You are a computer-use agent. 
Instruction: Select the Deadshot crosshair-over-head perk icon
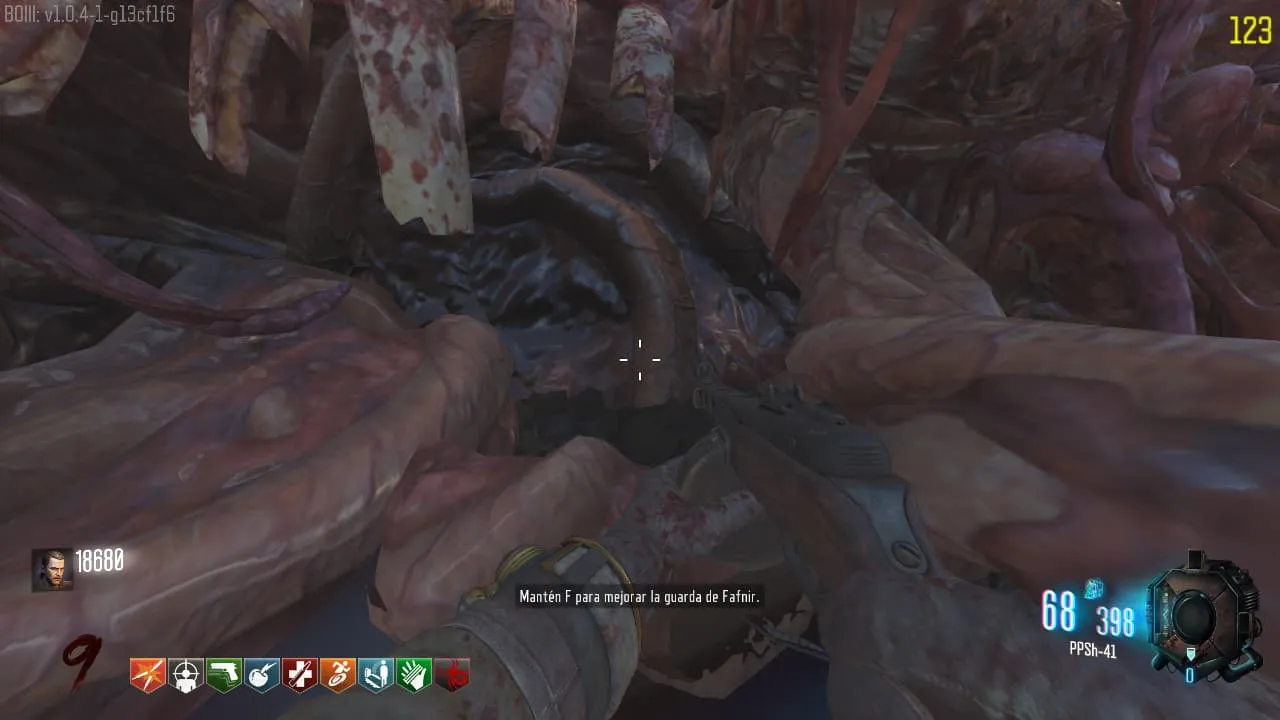pyautogui.click(x=185, y=675)
